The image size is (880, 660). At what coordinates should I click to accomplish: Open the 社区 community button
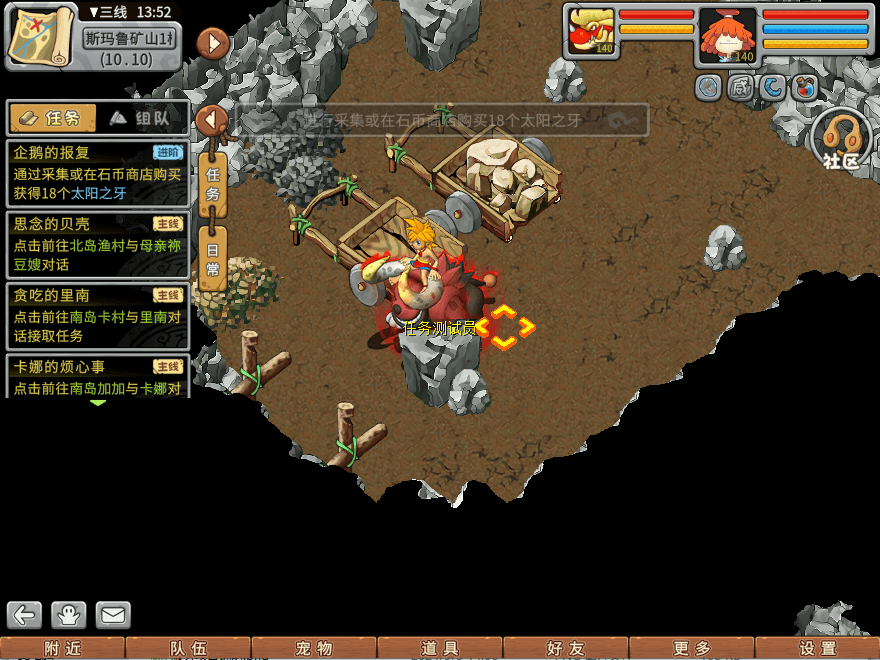[840, 140]
